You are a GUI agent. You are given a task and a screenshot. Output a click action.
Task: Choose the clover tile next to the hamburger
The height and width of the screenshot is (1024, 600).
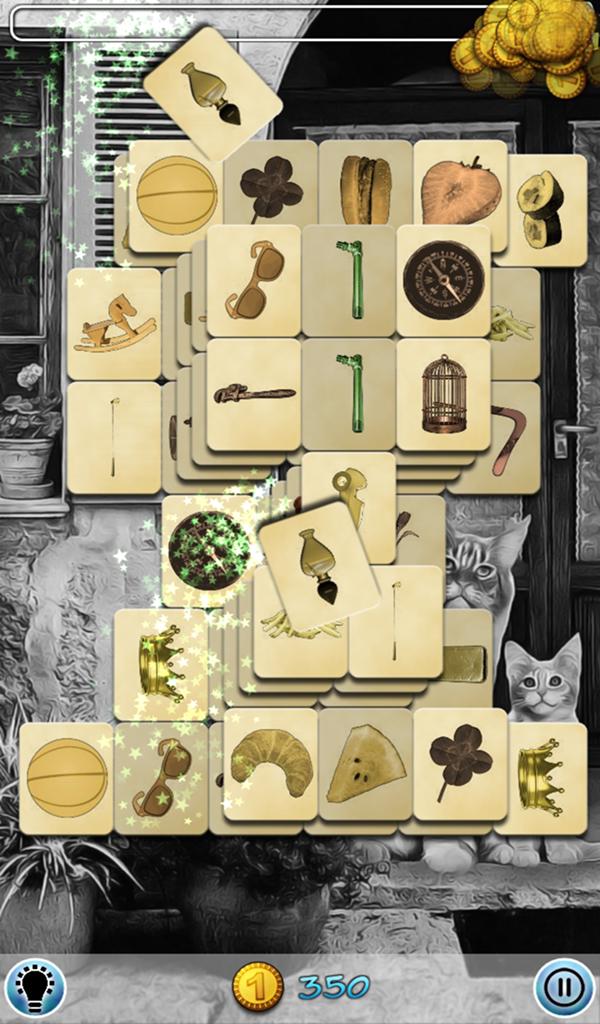pos(272,188)
